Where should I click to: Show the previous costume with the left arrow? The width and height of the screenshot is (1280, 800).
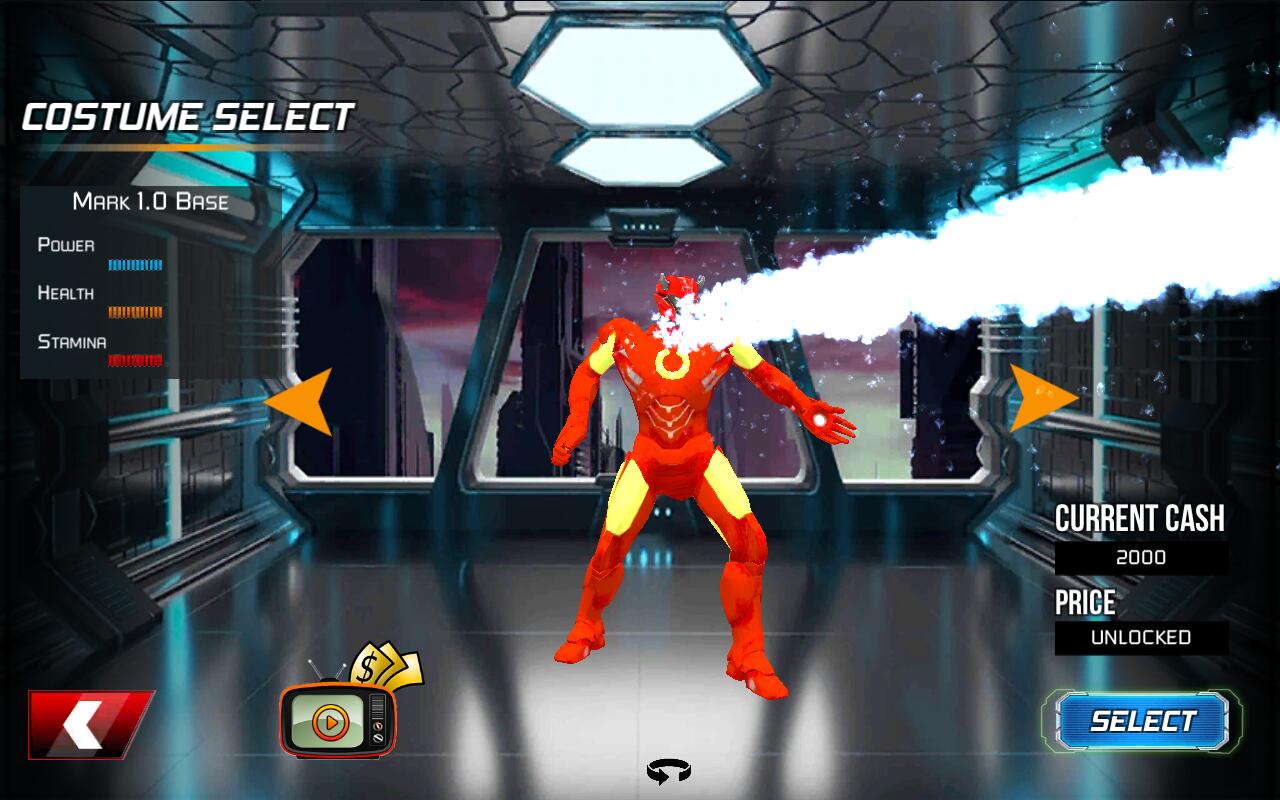point(303,401)
